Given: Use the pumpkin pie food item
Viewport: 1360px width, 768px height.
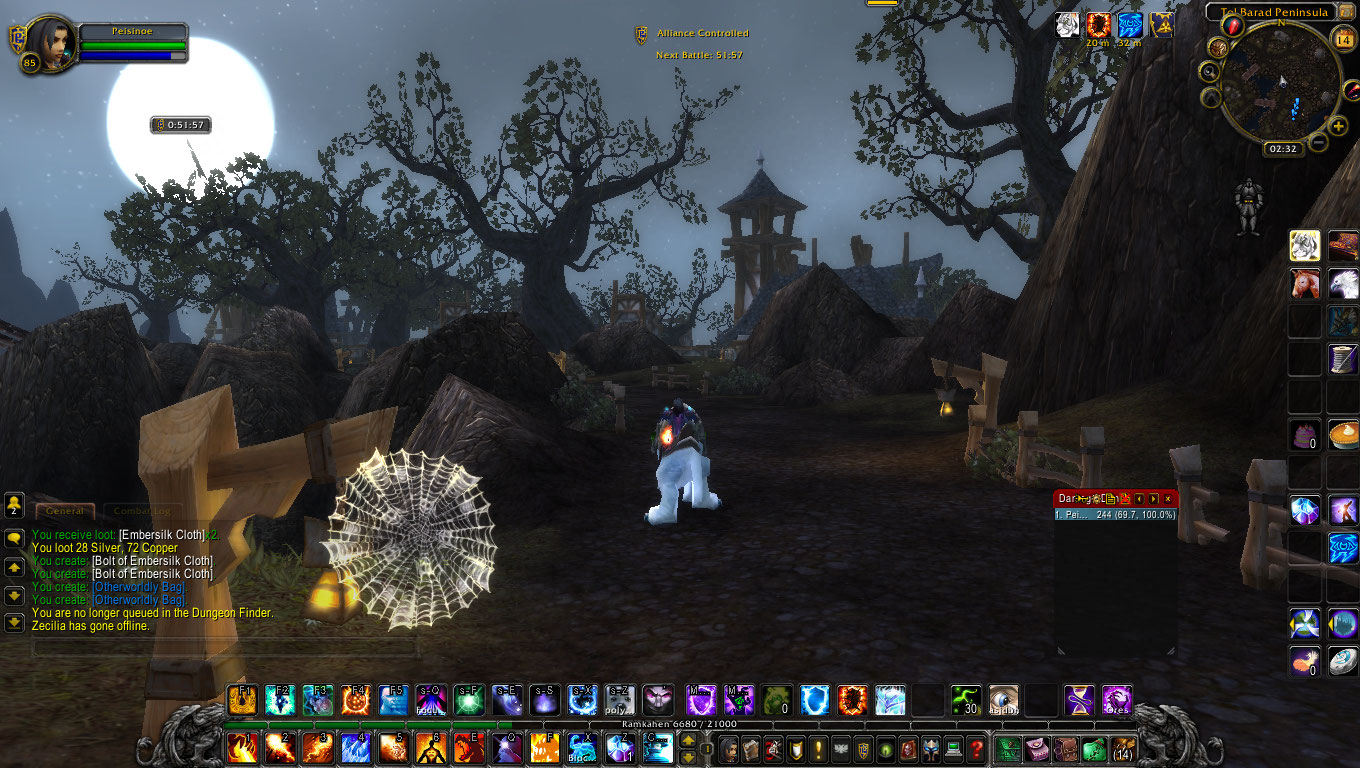Looking at the screenshot, I should [x=1343, y=435].
